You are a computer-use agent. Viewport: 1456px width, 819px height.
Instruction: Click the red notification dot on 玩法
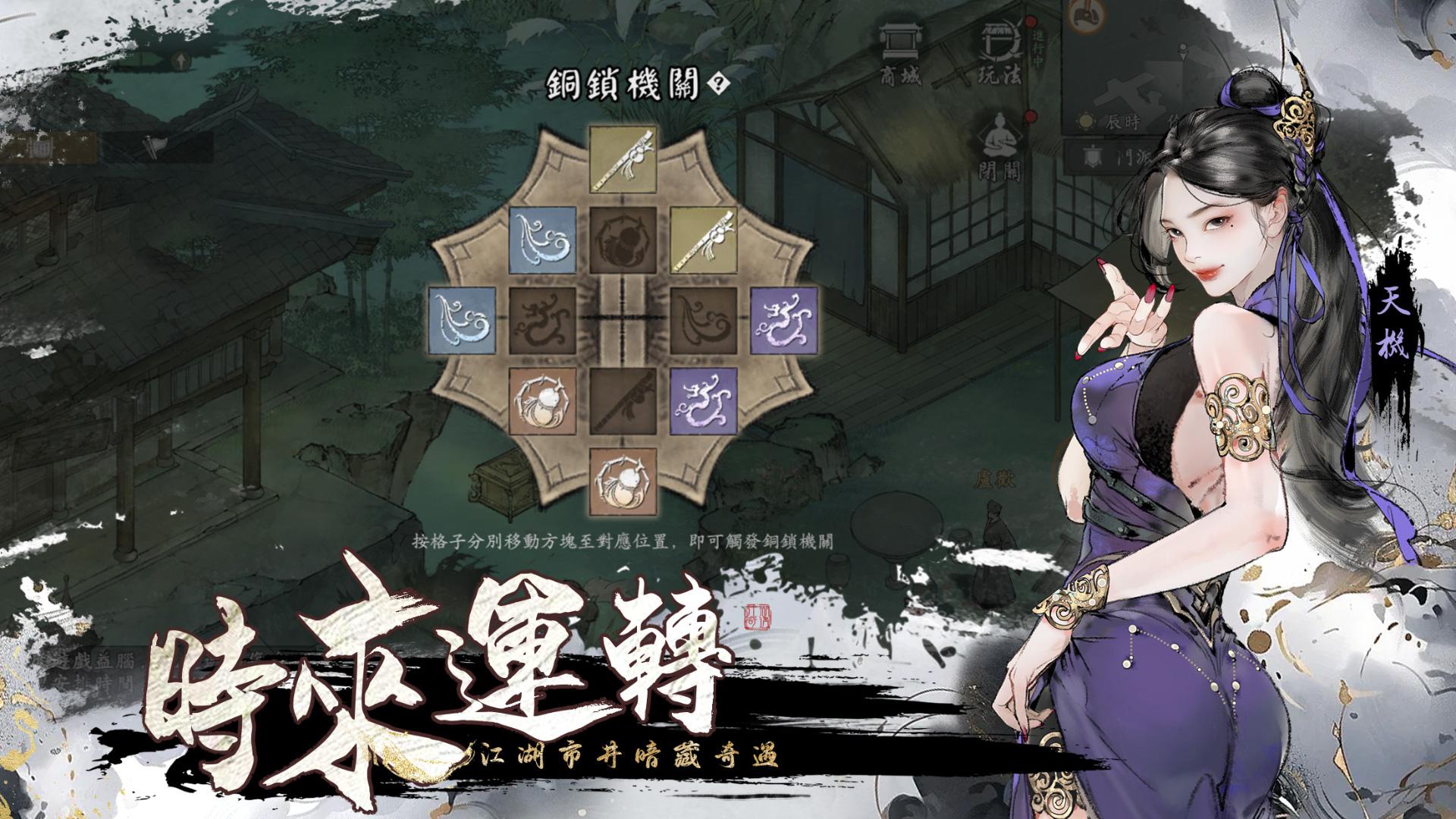[x=1031, y=22]
